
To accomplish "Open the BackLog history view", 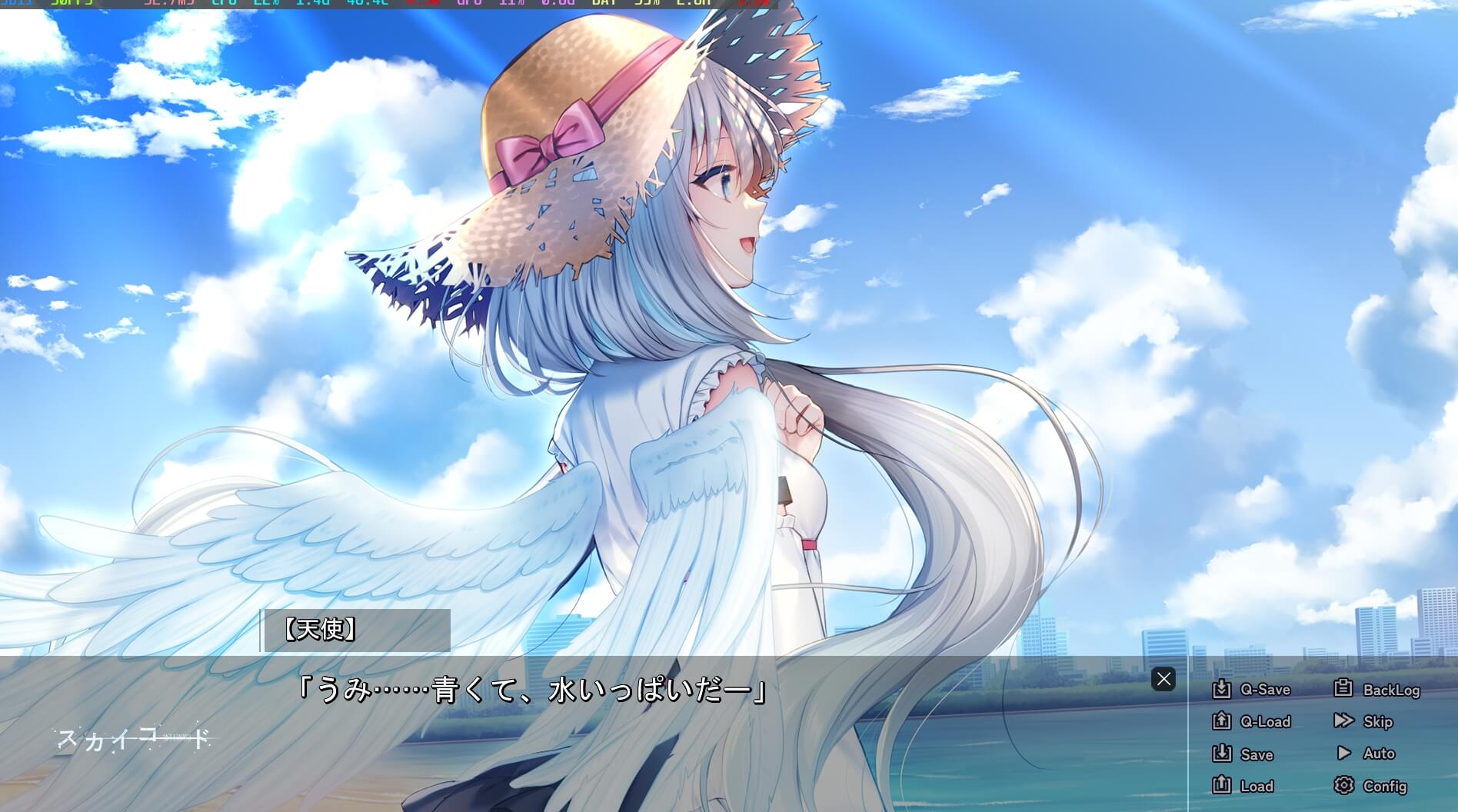I will (x=1392, y=690).
